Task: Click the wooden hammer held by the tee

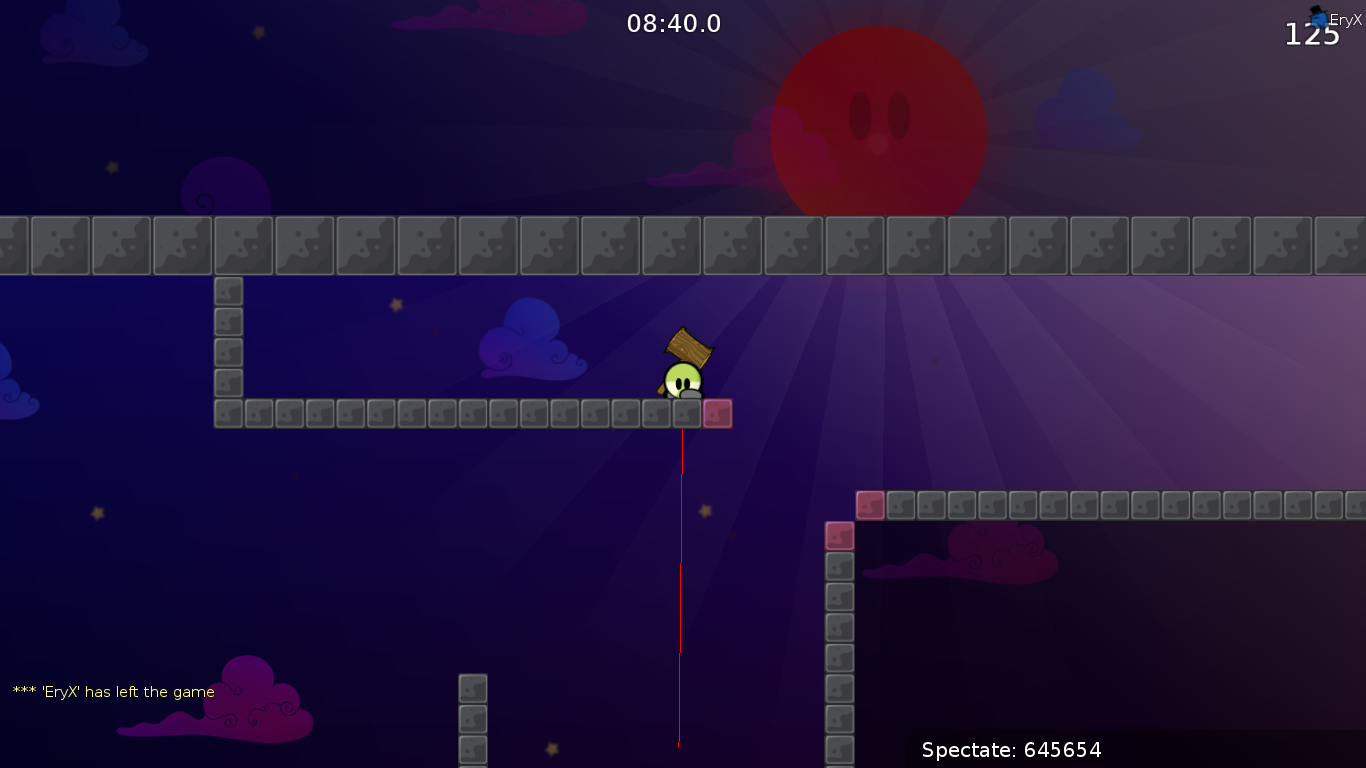Action: pyautogui.click(x=688, y=345)
